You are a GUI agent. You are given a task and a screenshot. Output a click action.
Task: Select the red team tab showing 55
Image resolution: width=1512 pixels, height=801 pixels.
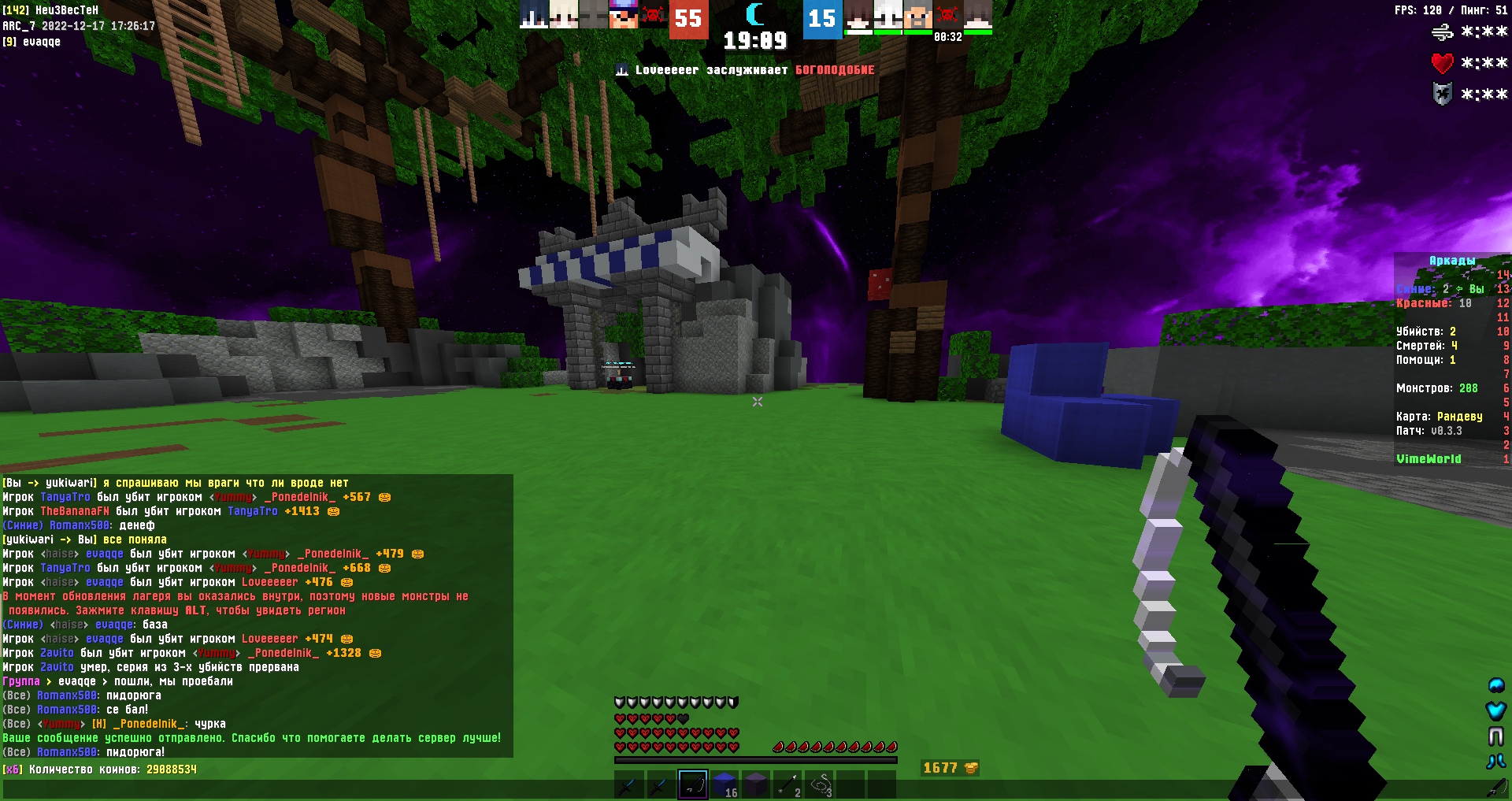click(687, 19)
